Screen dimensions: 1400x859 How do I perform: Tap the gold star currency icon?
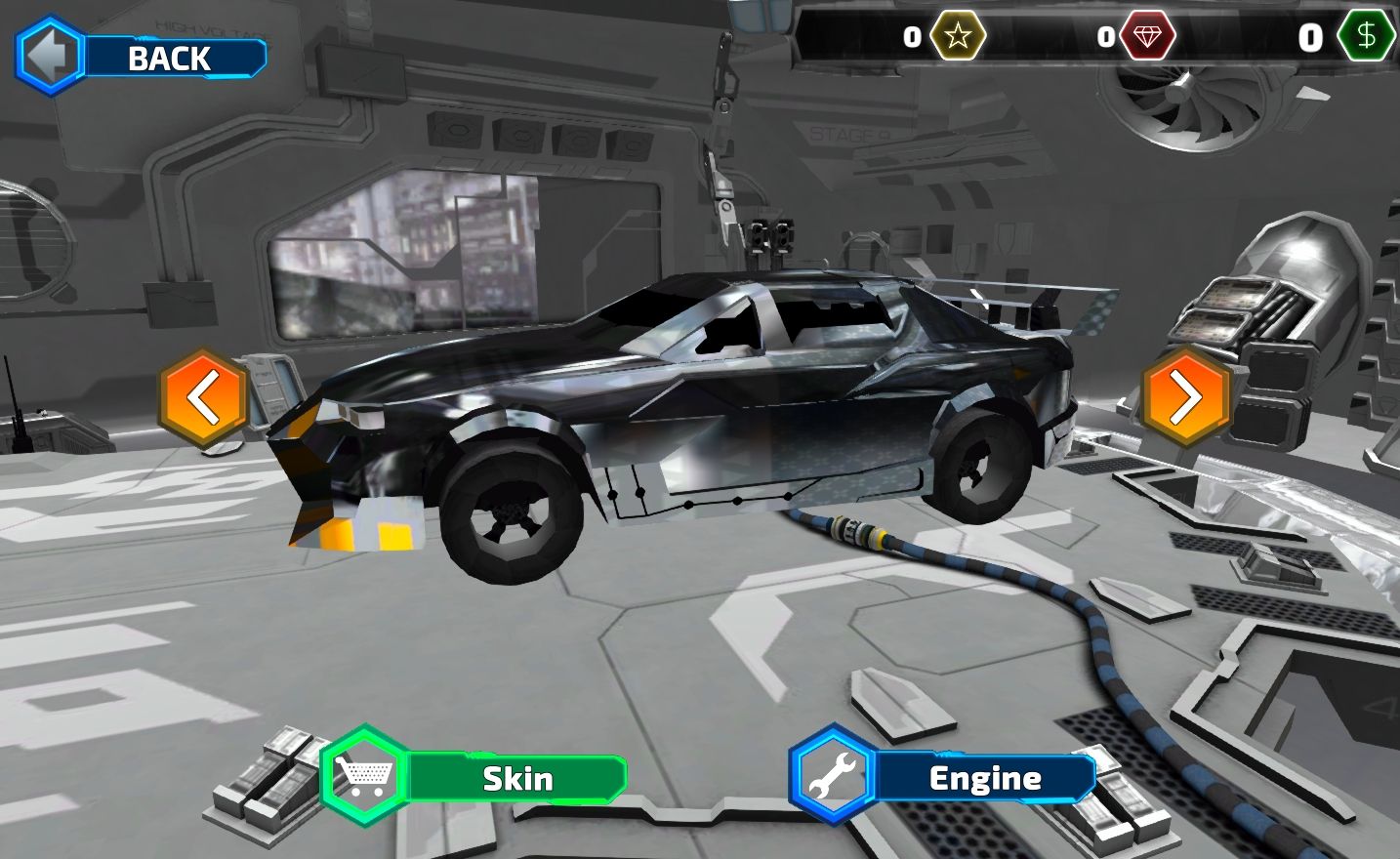(958, 37)
